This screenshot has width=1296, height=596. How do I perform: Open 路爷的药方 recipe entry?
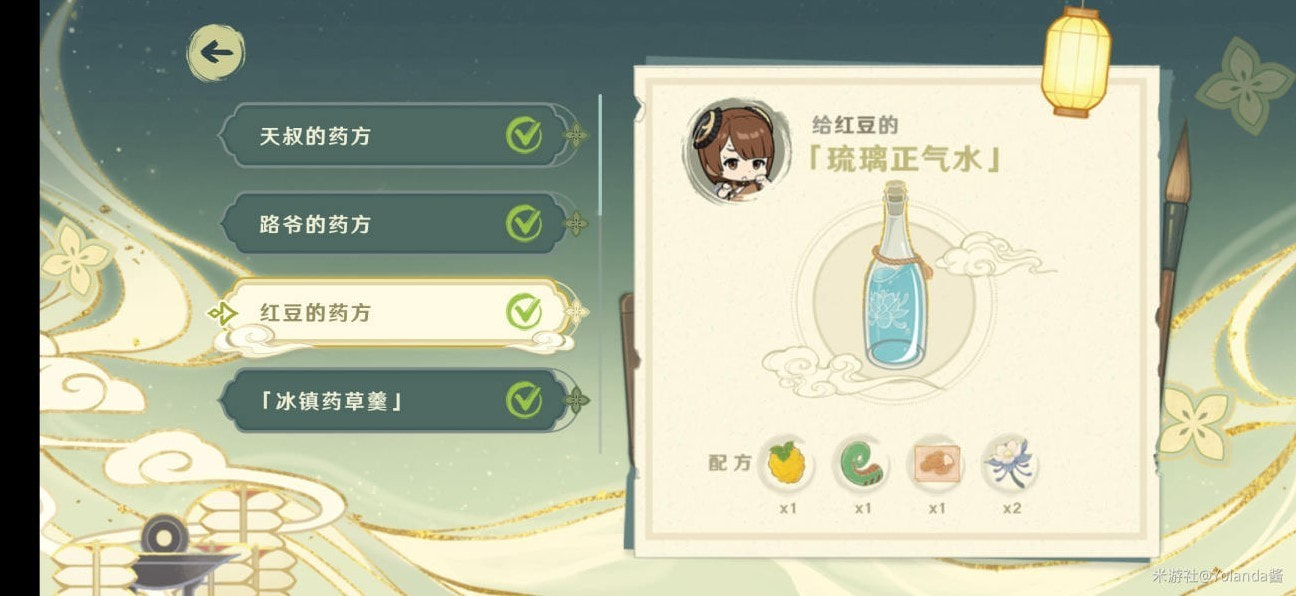pyautogui.click(x=392, y=223)
